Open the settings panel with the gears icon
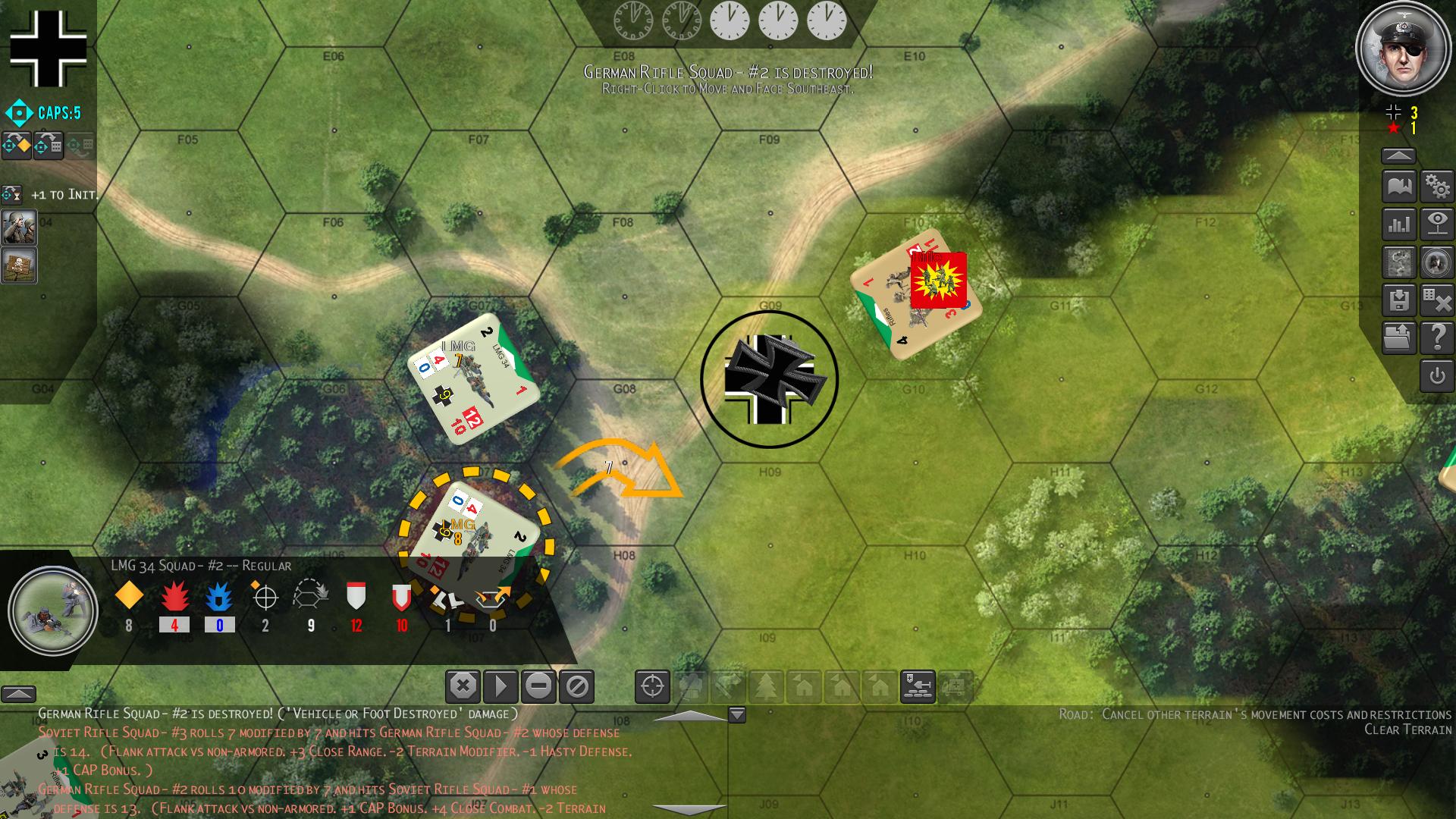The image size is (1456, 819). 1438,187
